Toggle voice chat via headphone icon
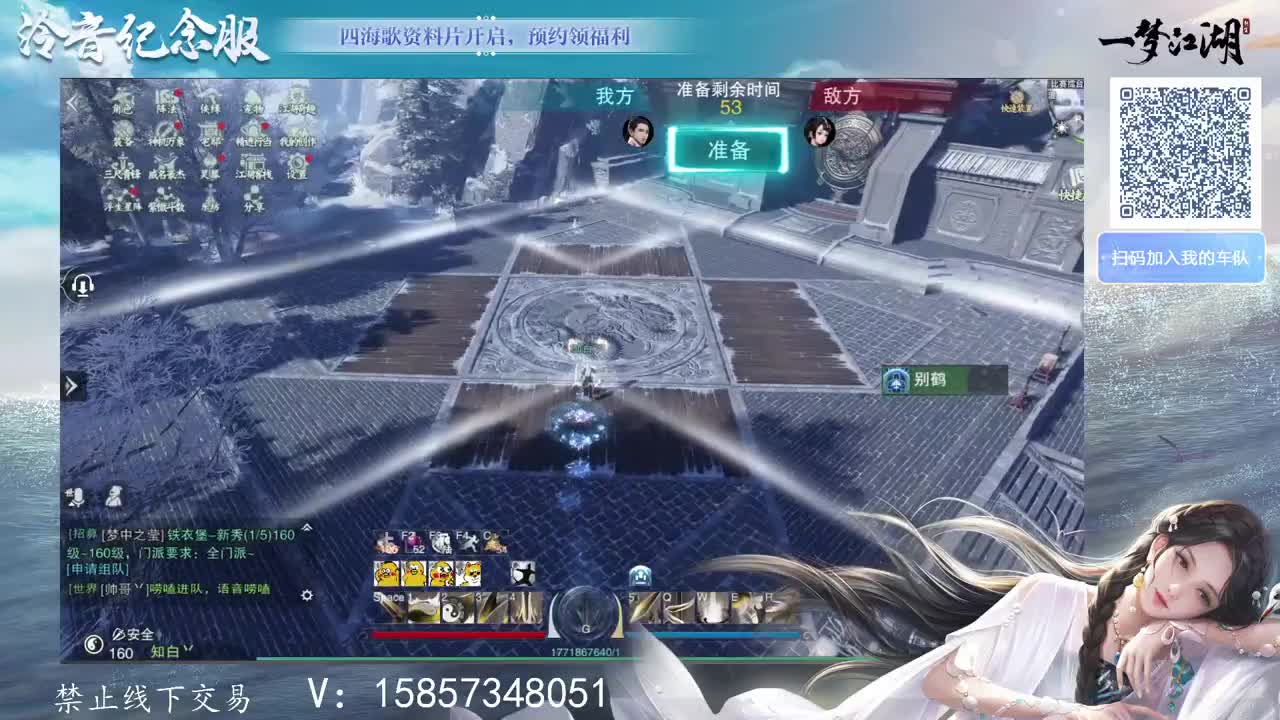This screenshot has height=720, width=1280. 85,287
